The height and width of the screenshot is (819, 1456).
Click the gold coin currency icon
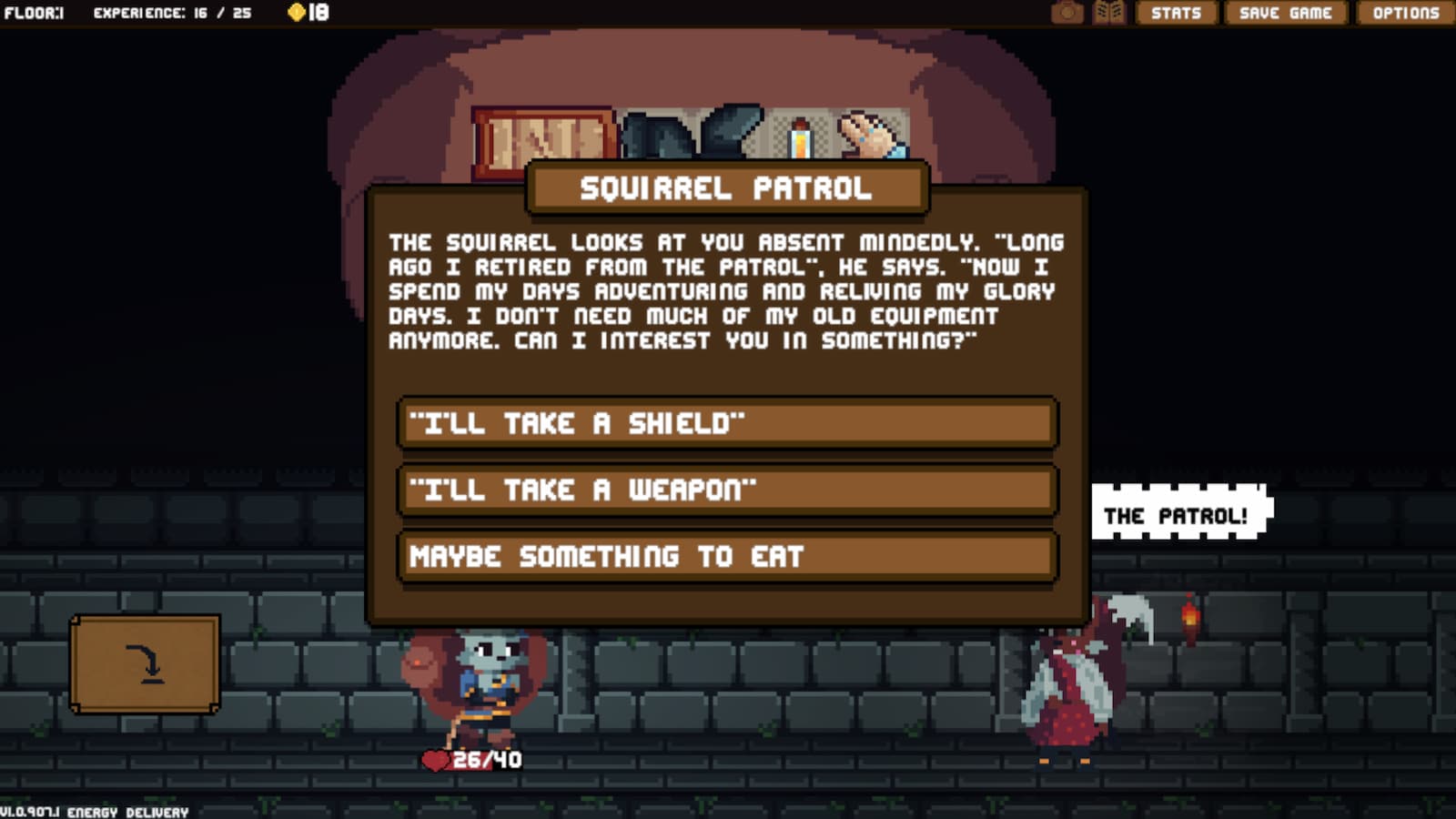point(296,12)
